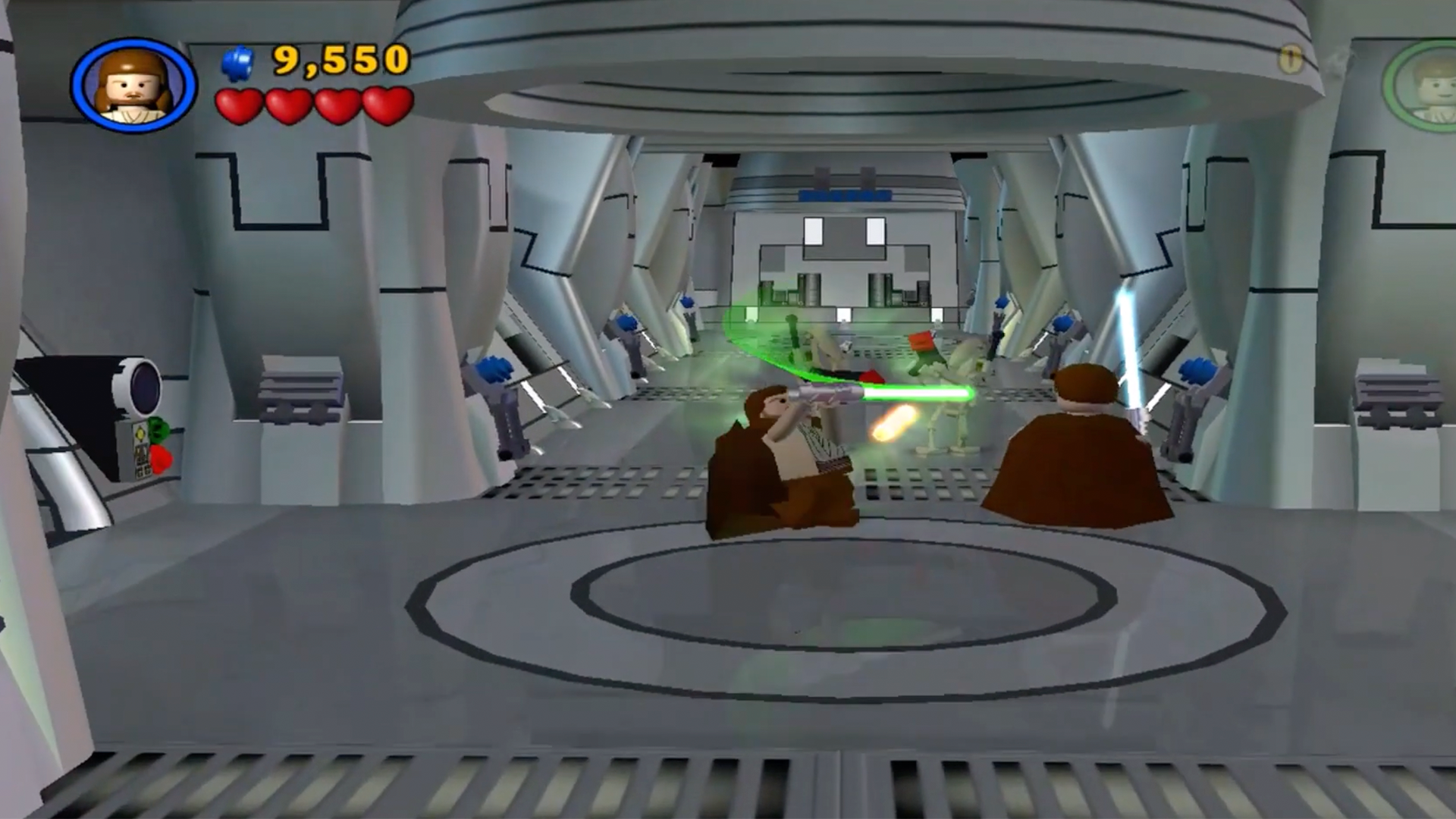Click the yellow panel on the console keypad
Image resolution: width=1456 pixels, height=819 pixels.
(141, 433)
